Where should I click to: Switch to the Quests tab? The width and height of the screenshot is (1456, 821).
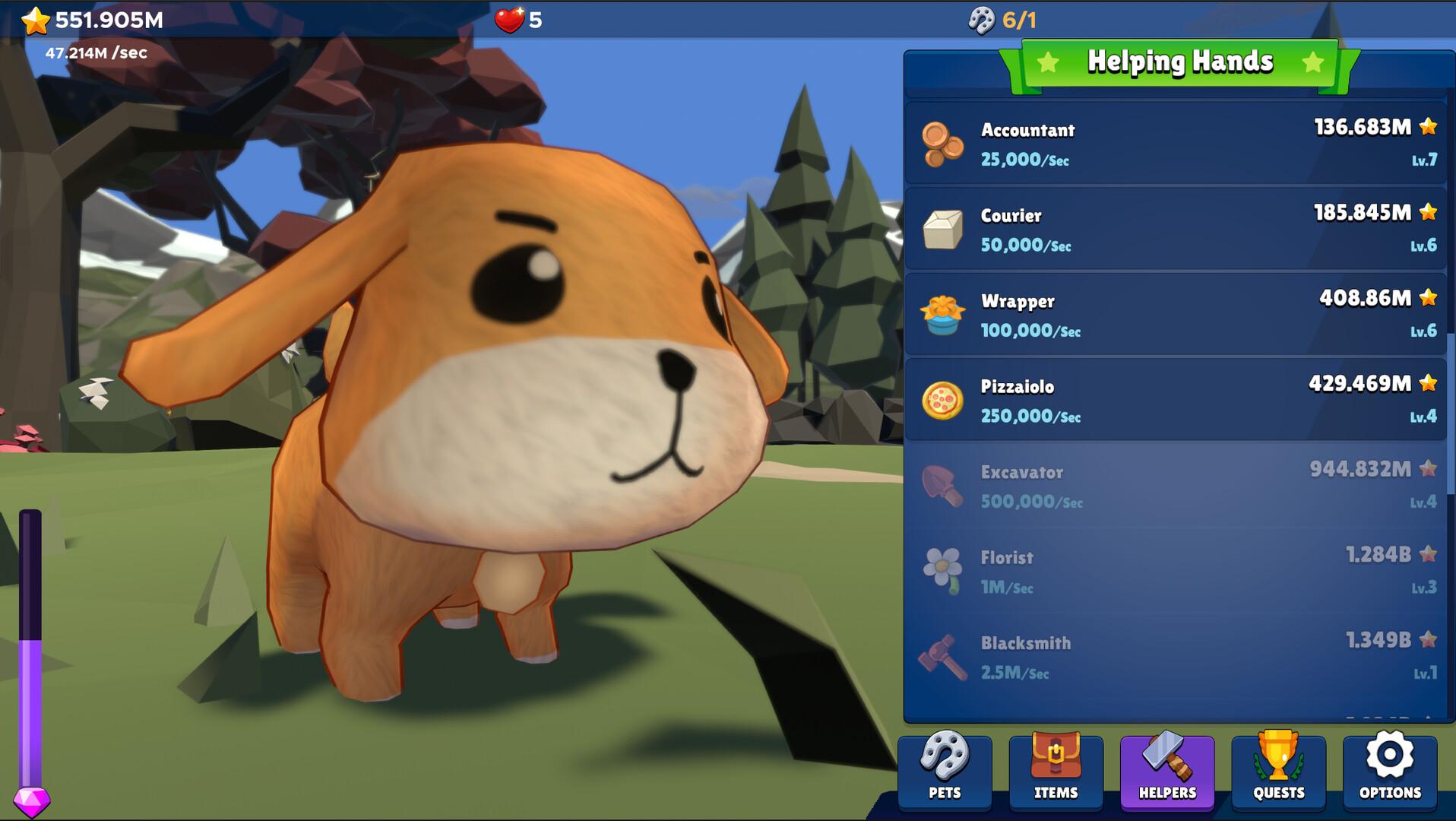[1279, 772]
